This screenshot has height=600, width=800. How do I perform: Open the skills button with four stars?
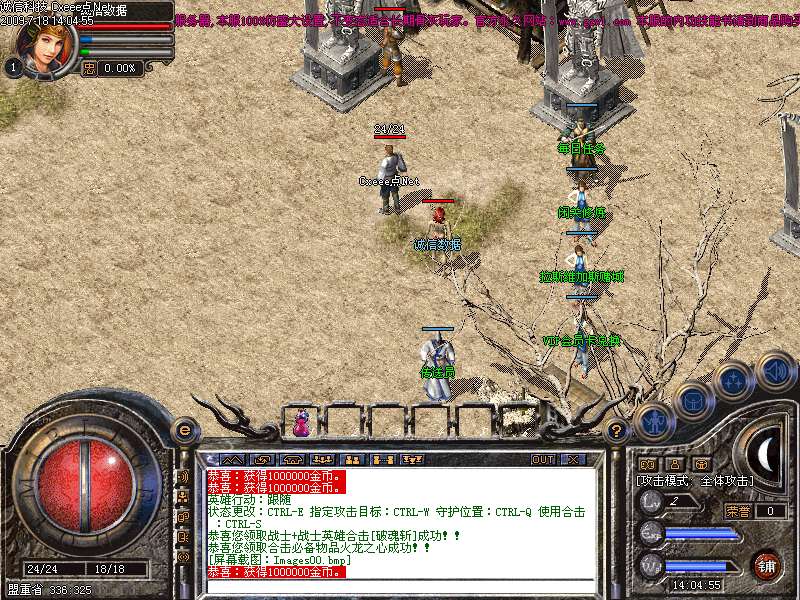(x=733, y=381)
